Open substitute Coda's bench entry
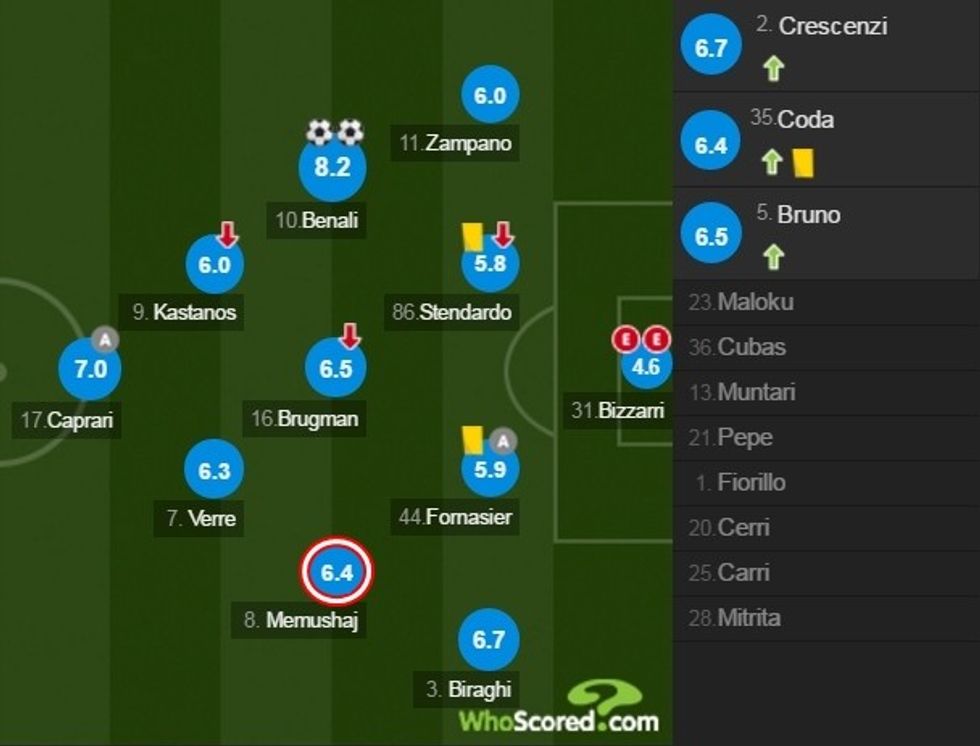This screenshot has width=980, height=746. click(x=805, y=120)
